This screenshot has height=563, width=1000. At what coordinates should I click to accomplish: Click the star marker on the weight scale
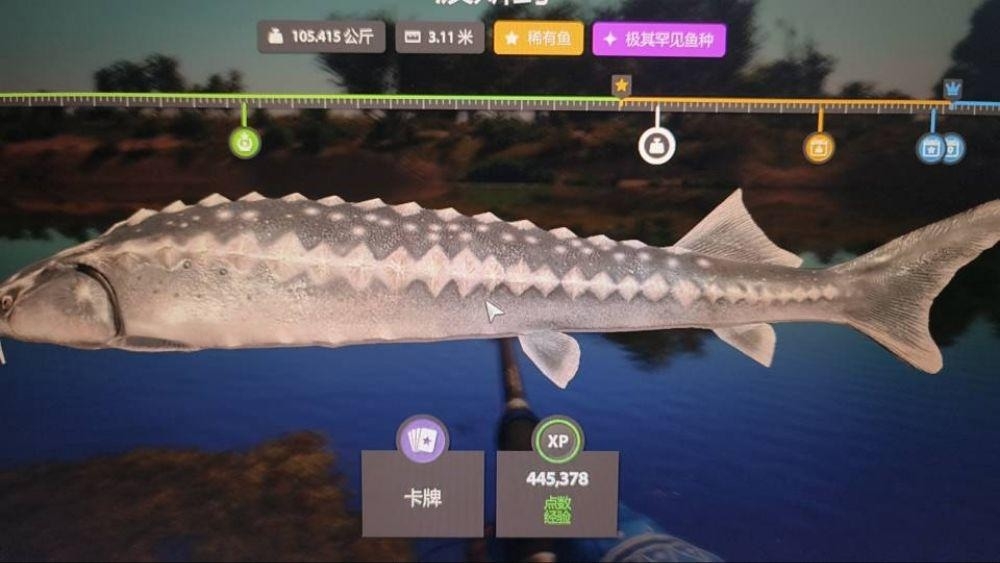coord(621,86)
